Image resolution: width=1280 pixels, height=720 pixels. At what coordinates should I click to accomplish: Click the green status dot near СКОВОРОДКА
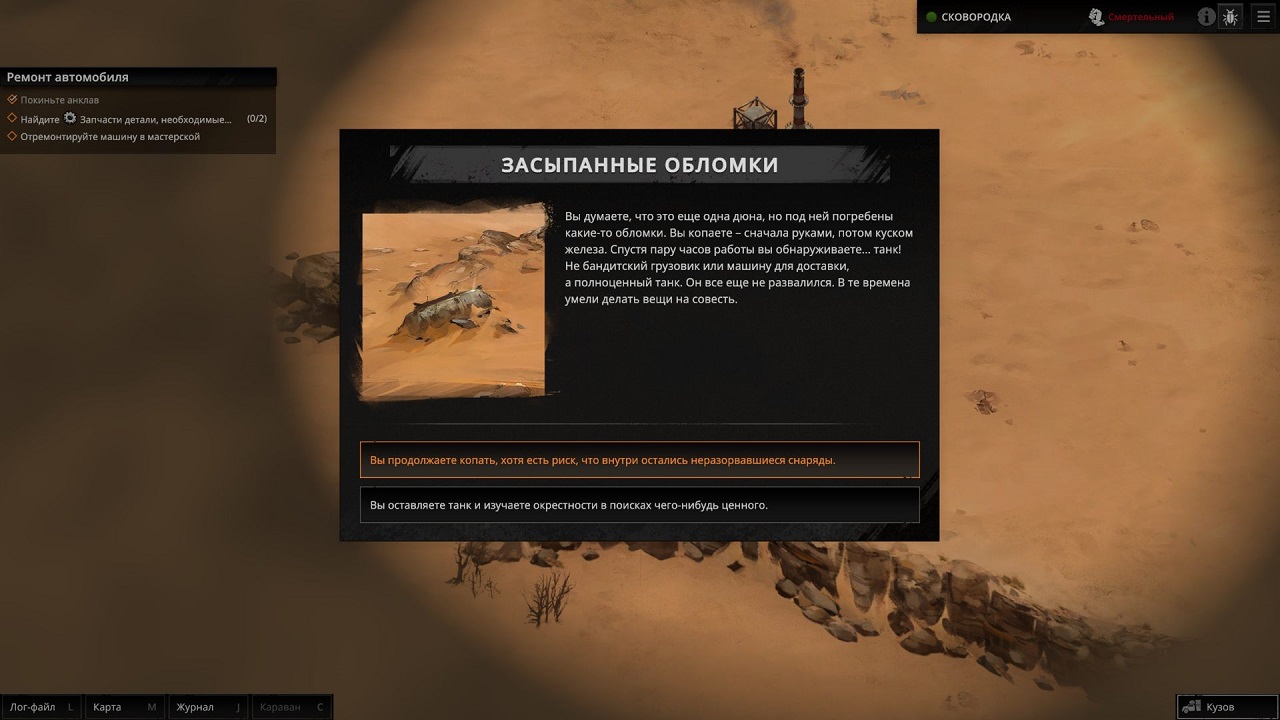(930, 16)
